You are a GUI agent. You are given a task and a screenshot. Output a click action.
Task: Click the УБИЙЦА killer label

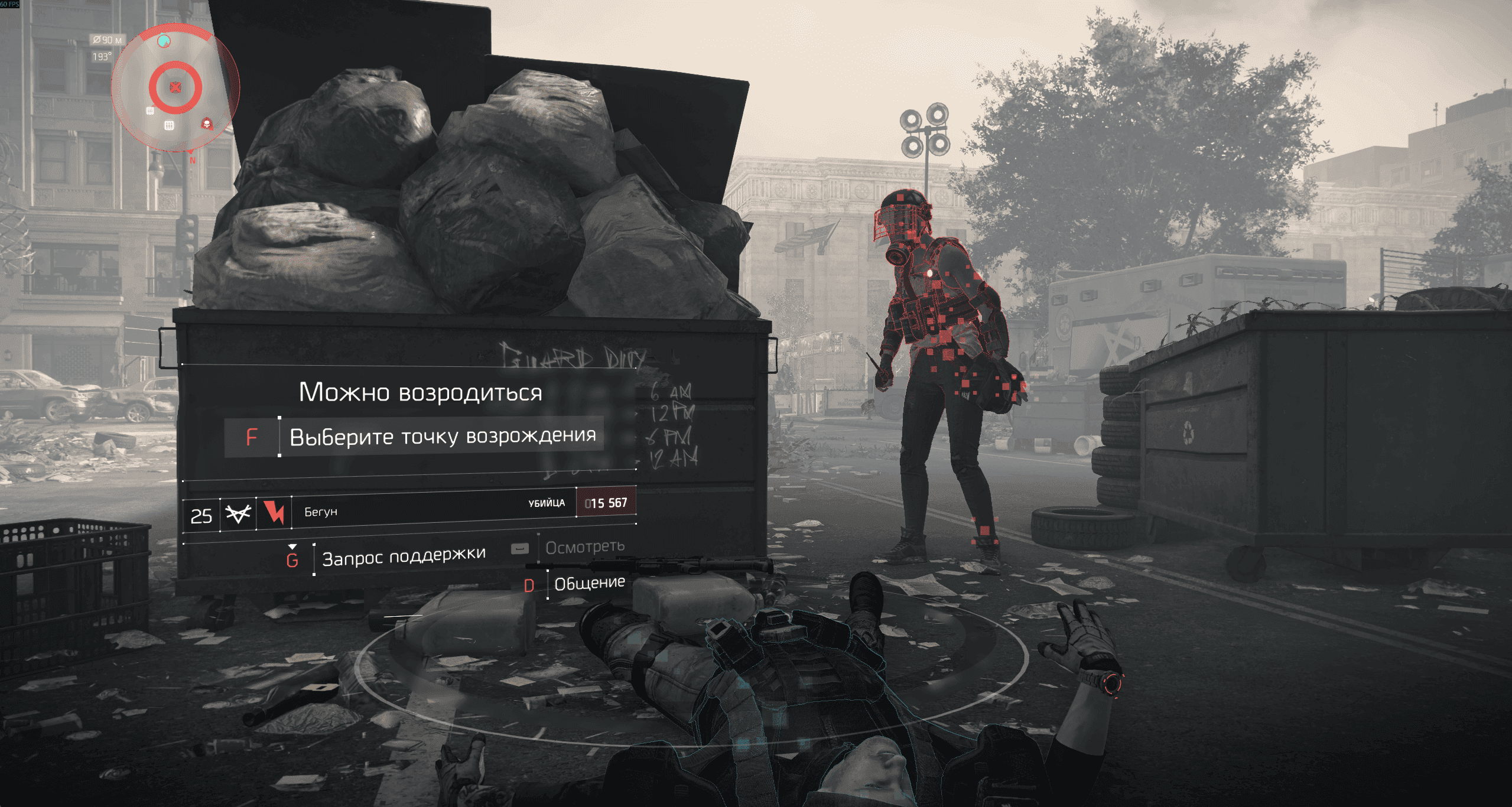point(547,503)
